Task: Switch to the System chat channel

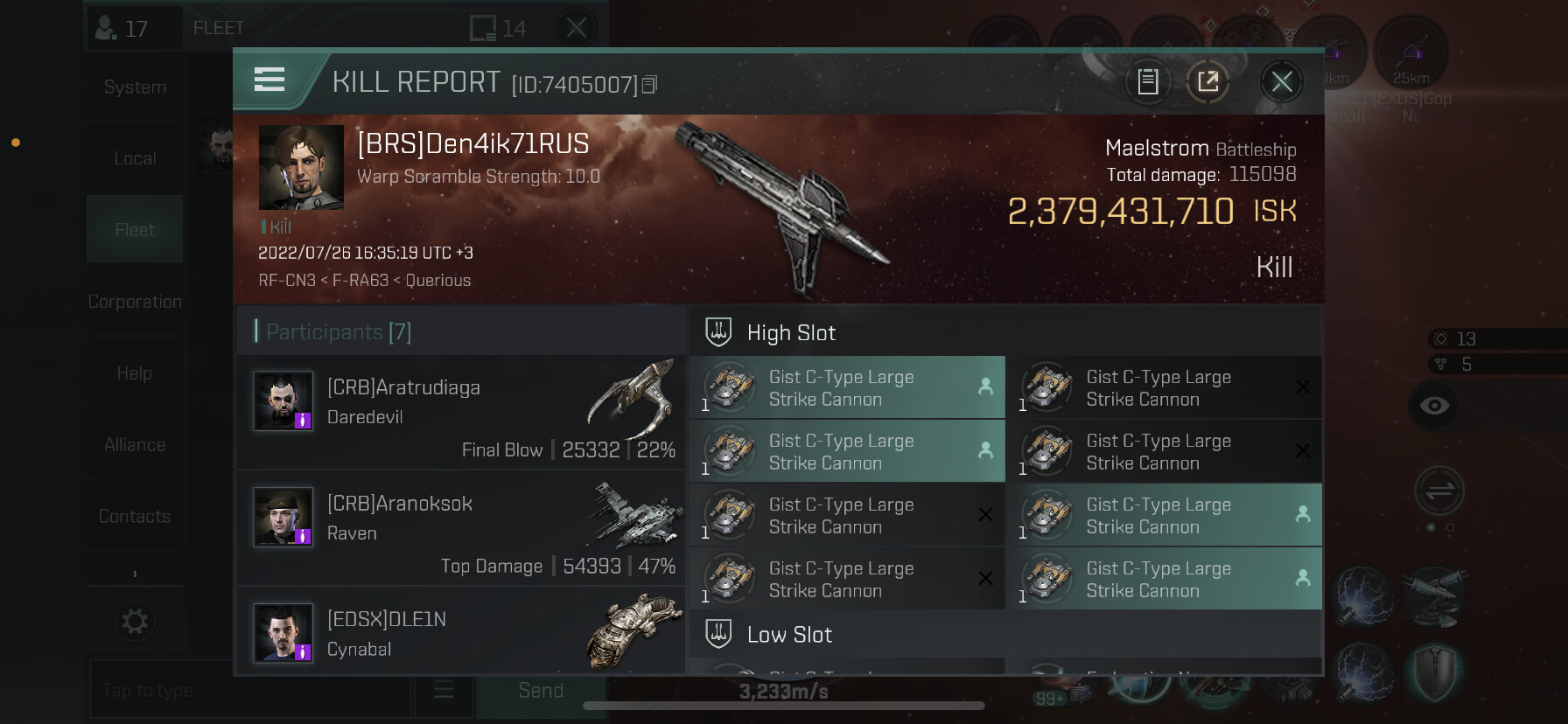Action: click(135, 87)
